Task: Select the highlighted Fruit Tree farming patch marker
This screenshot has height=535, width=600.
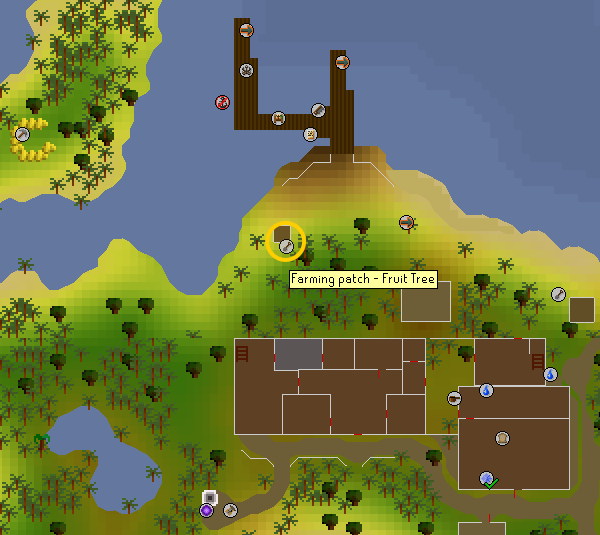Action: point(286,243)
